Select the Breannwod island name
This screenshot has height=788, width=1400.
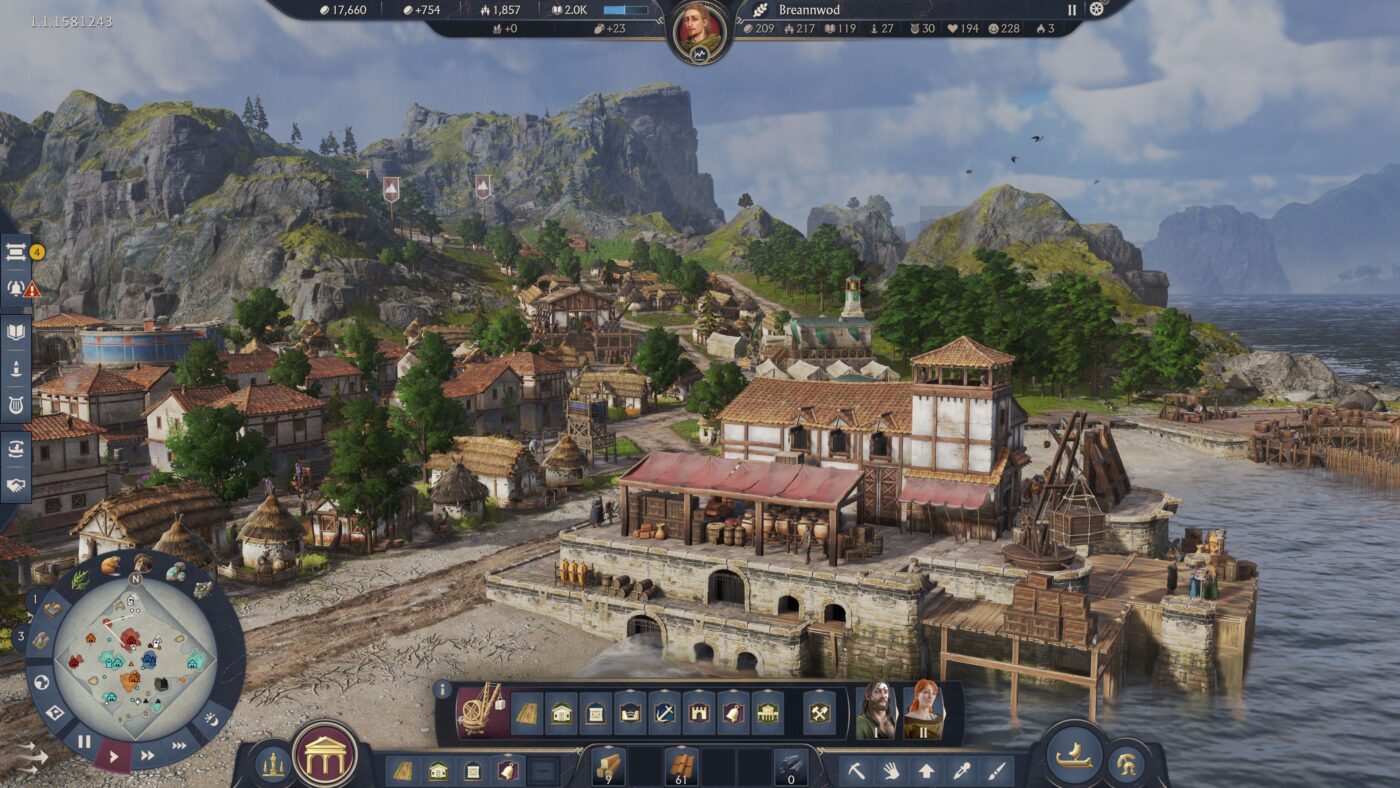[809, 10]
